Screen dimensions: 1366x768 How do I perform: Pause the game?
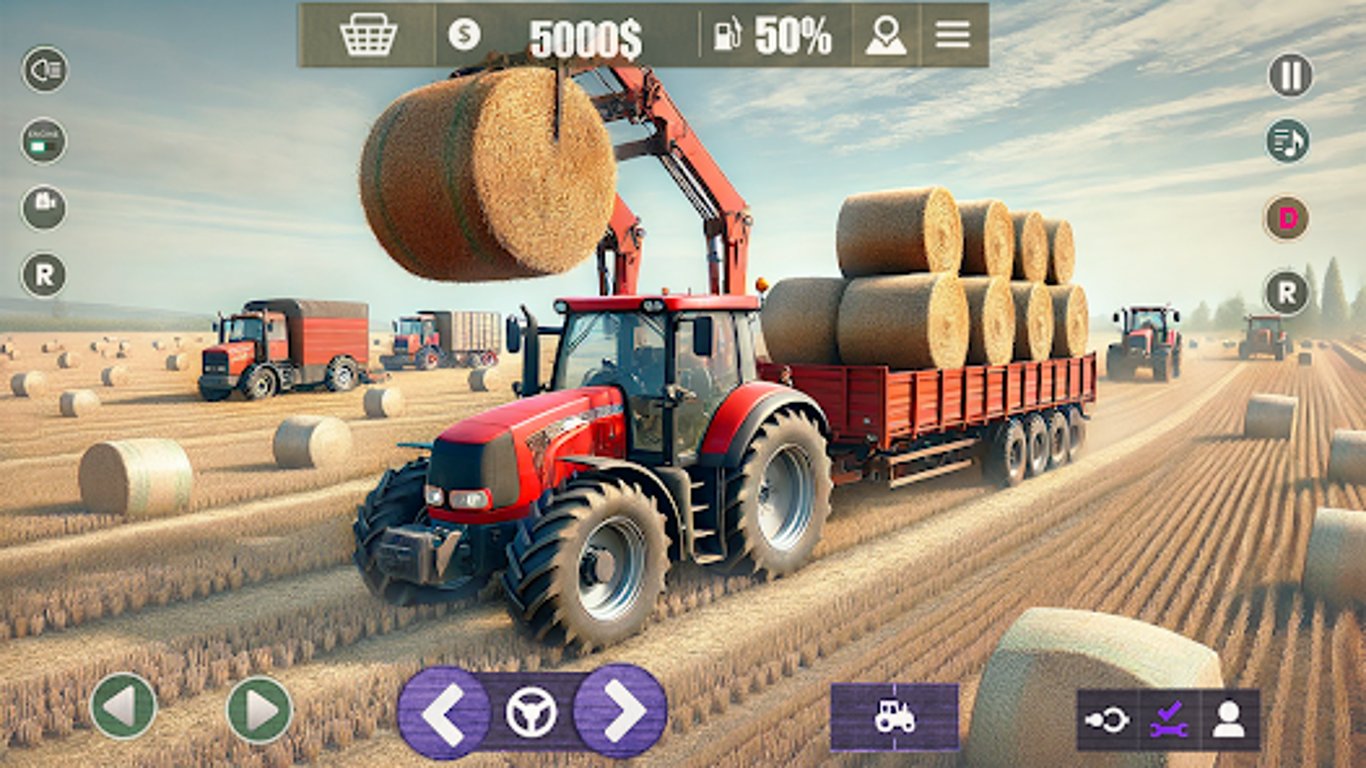point(1290,72)
